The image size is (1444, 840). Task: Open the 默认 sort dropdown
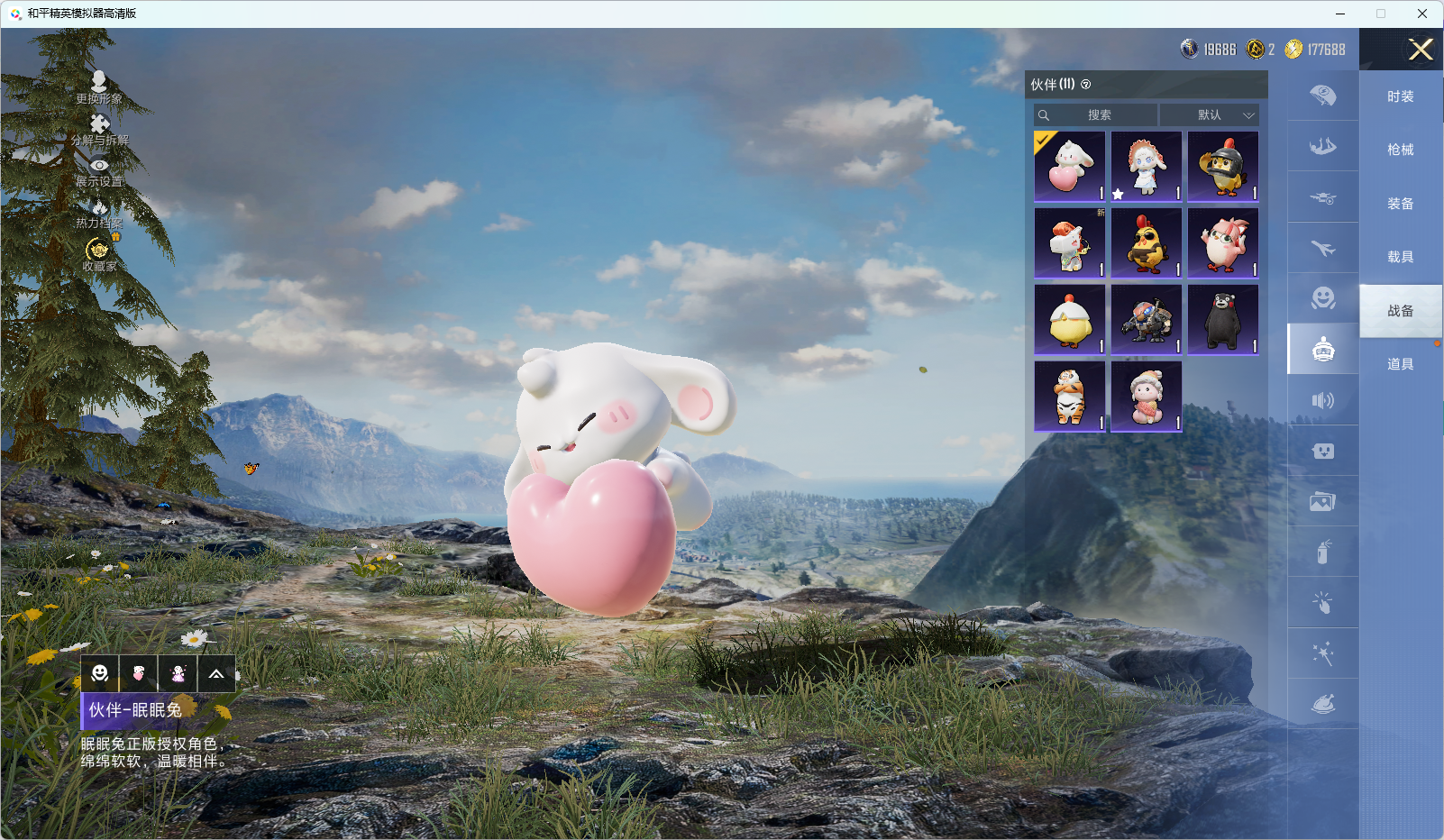1210,115
